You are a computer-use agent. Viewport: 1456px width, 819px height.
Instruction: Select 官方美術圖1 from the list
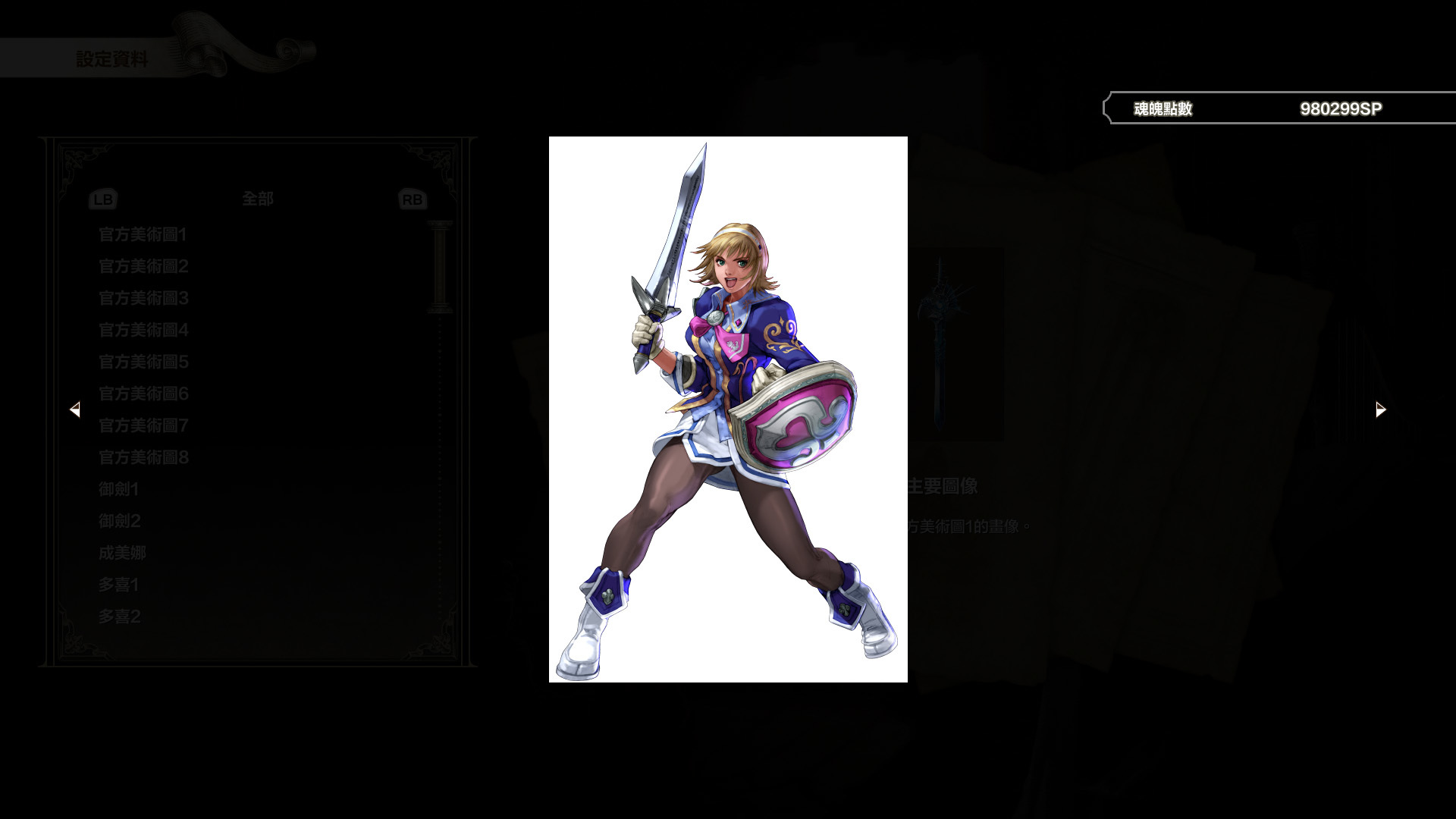[x=143, y=235]
